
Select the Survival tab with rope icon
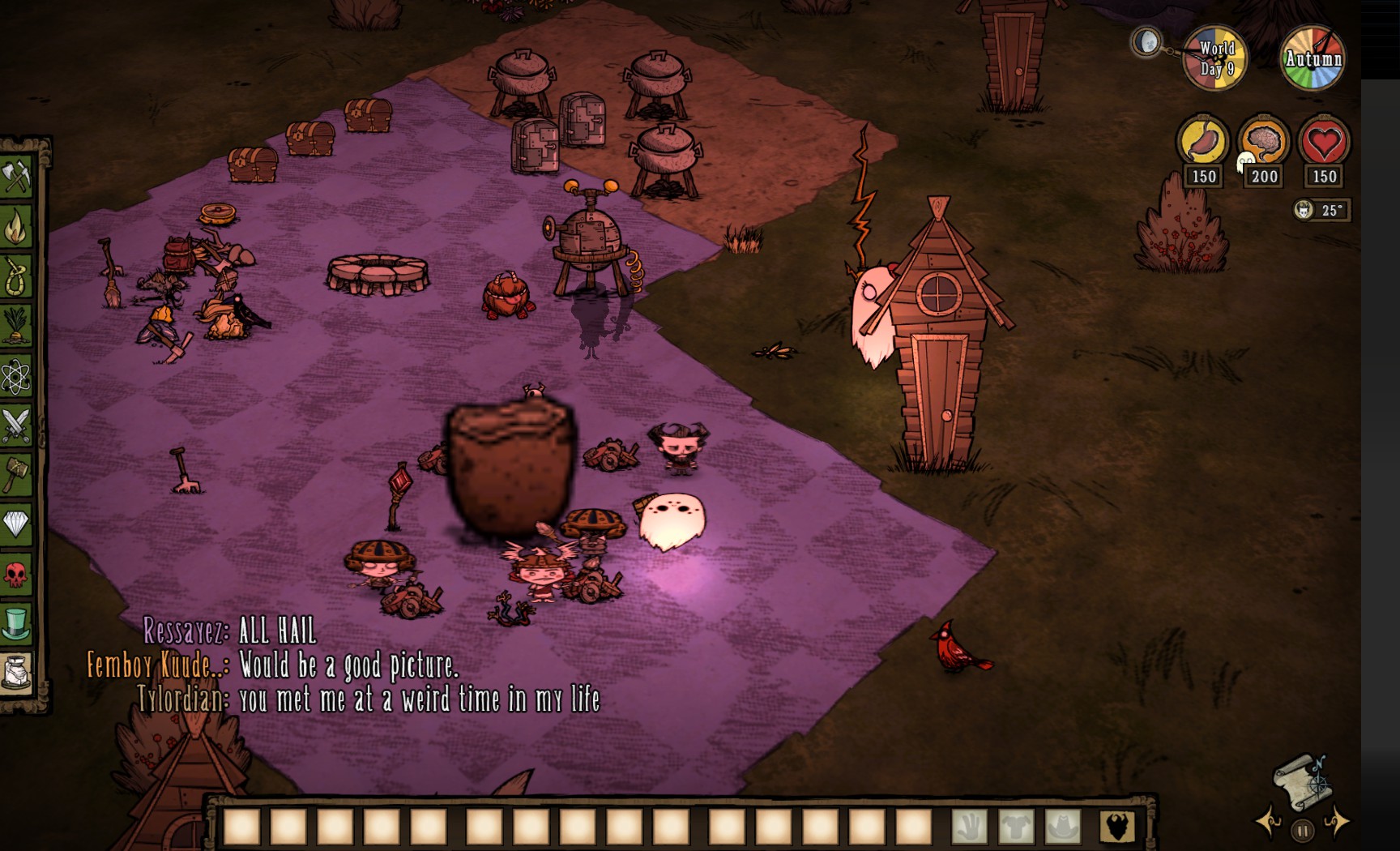click(16, 276)
